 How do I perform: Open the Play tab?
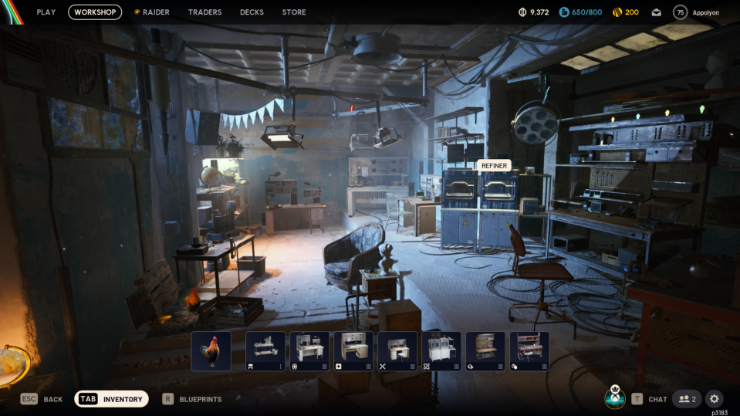pos(46,12)
